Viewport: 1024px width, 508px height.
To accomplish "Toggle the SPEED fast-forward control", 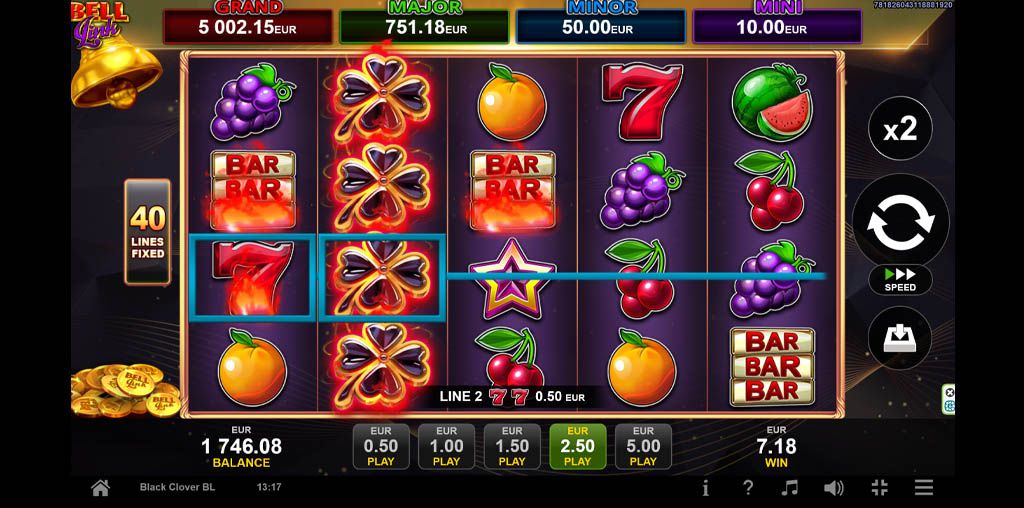I will pos(900,279).
